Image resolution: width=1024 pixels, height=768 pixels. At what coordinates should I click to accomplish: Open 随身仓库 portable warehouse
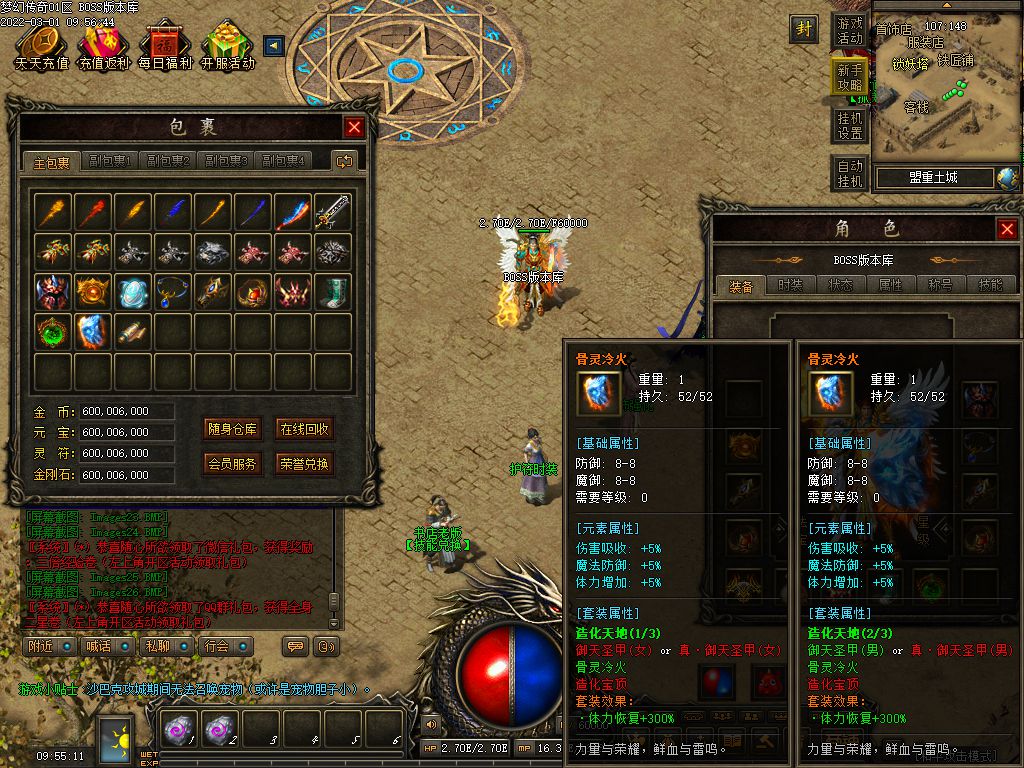point(232,430)
